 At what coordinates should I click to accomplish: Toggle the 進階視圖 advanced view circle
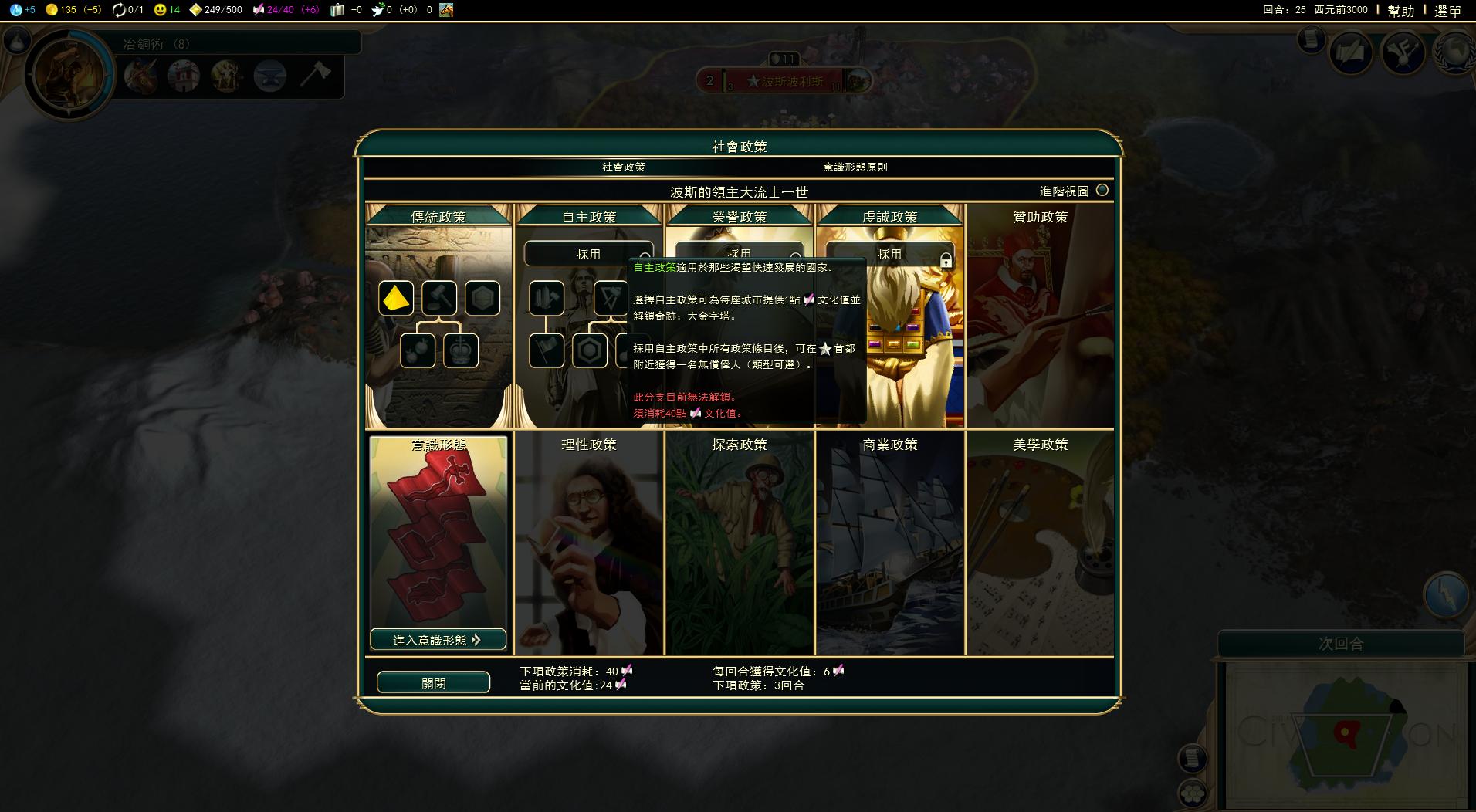pyautogui.click(x=1103, y=190)
